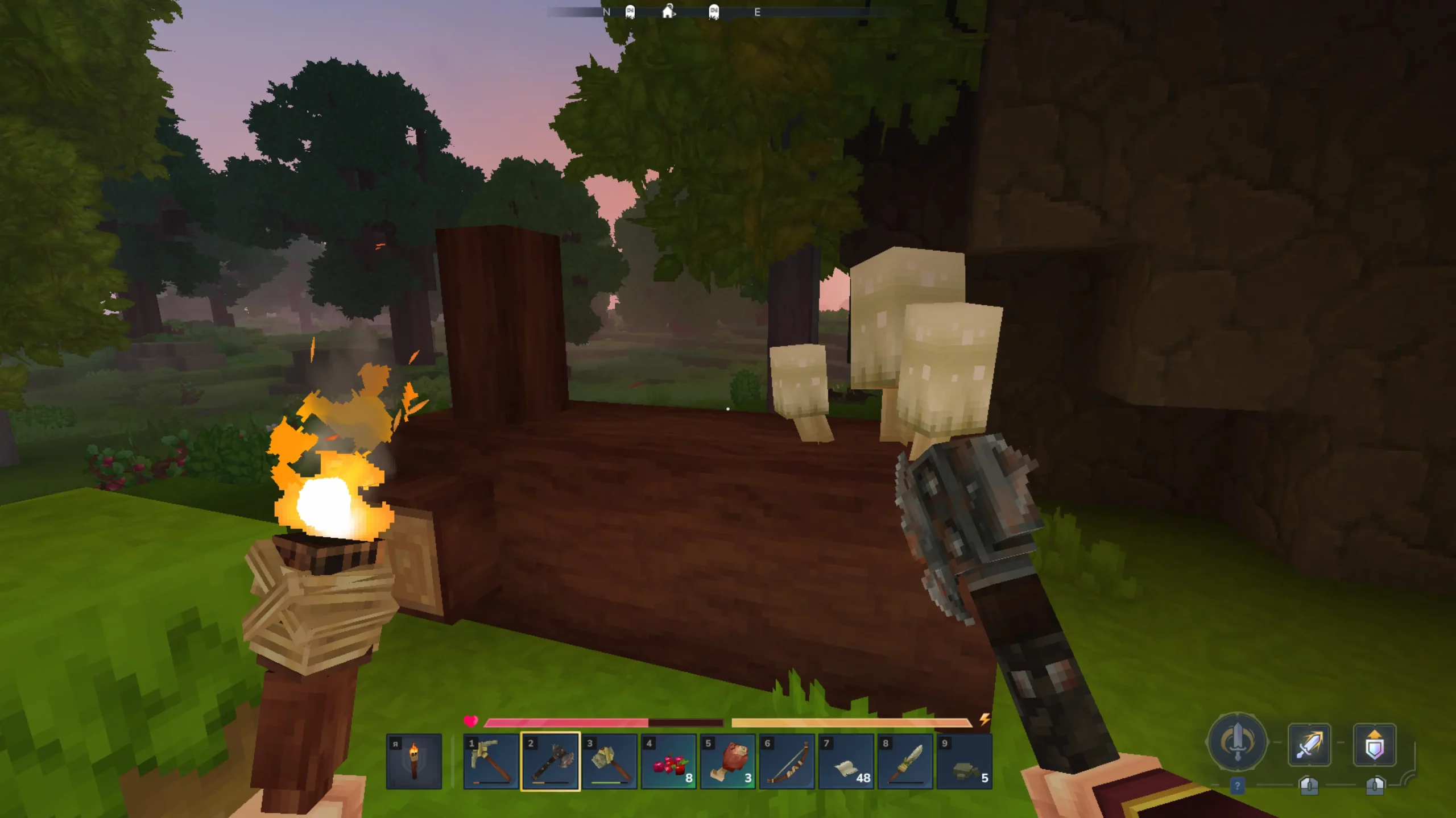Click the home marker on the compass
Viewport: 1456px width, 818px height.
pos(668,11)
